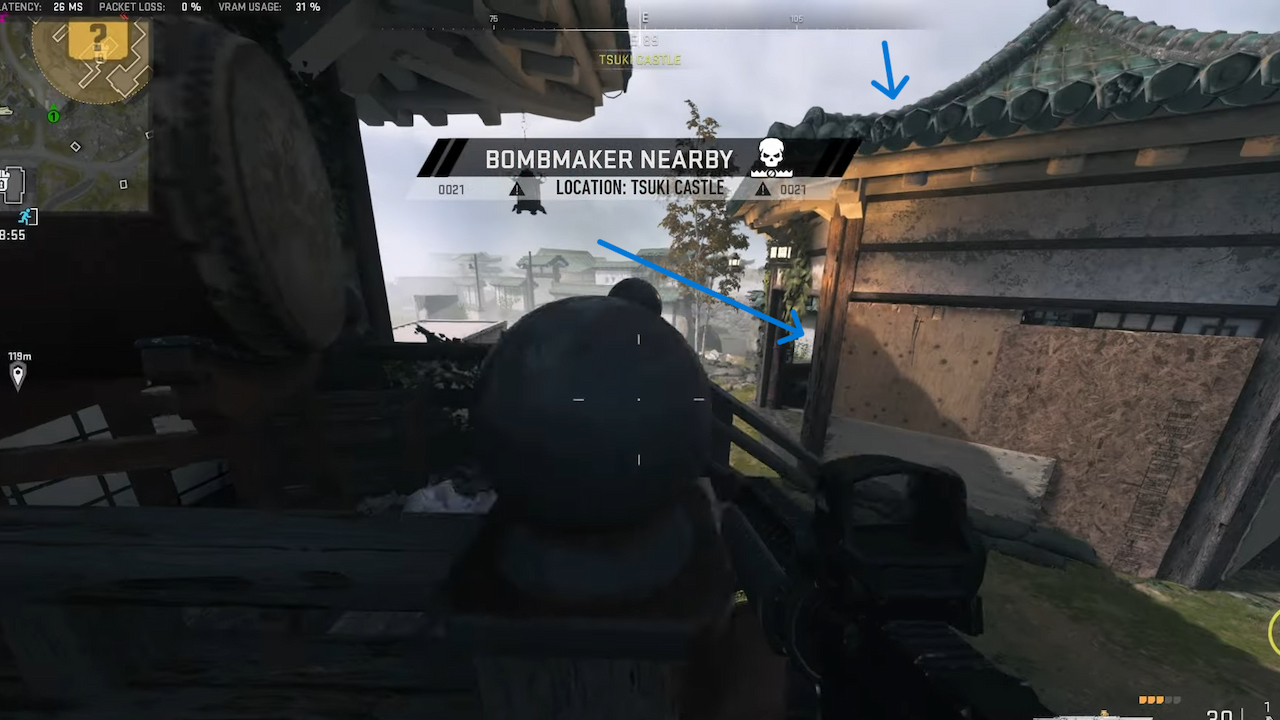Click the running-man exfil icon near the minimap

pos(26,215)
